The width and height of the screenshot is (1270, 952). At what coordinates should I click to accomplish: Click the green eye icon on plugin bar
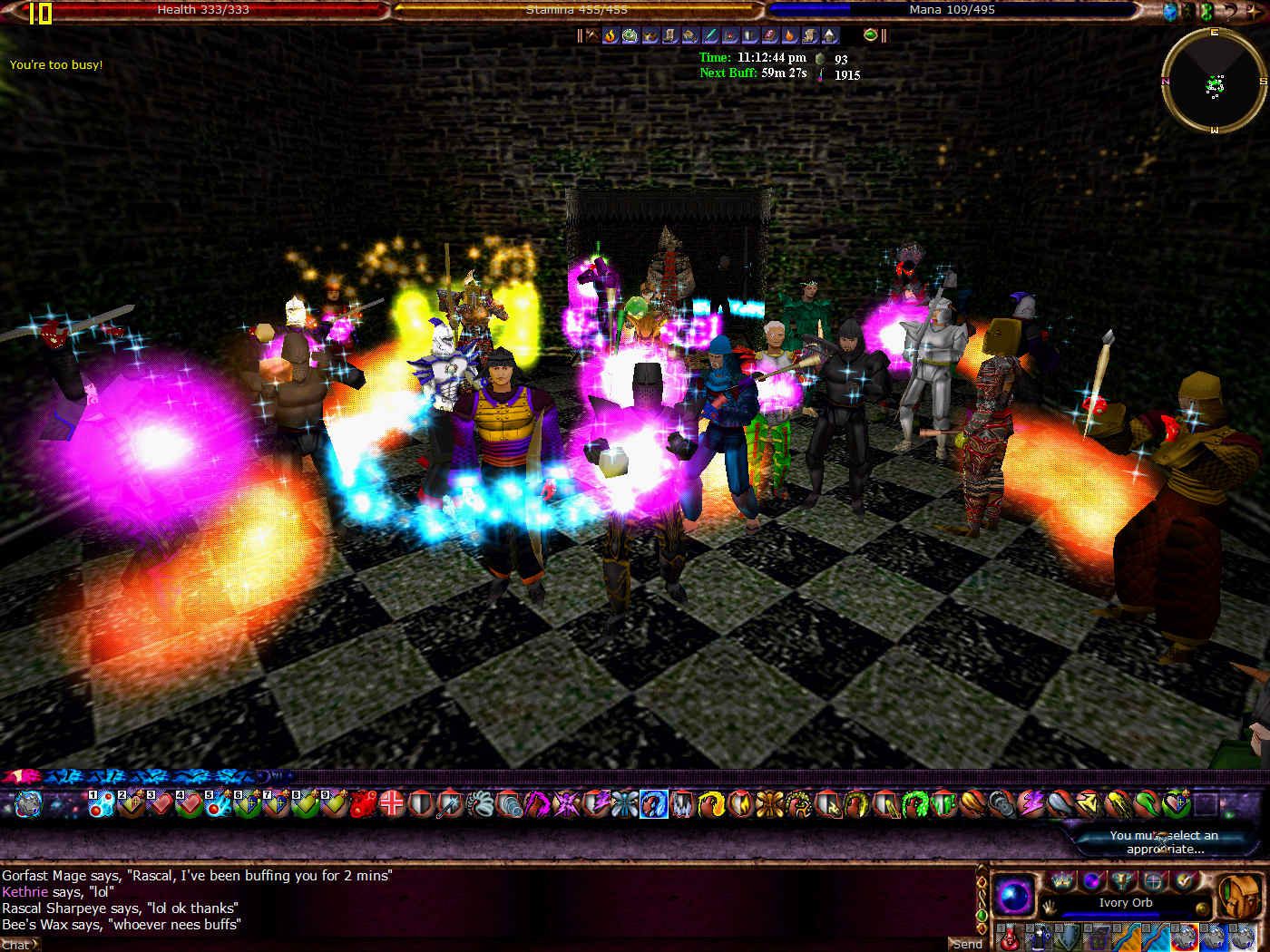[x=870, y=35]
